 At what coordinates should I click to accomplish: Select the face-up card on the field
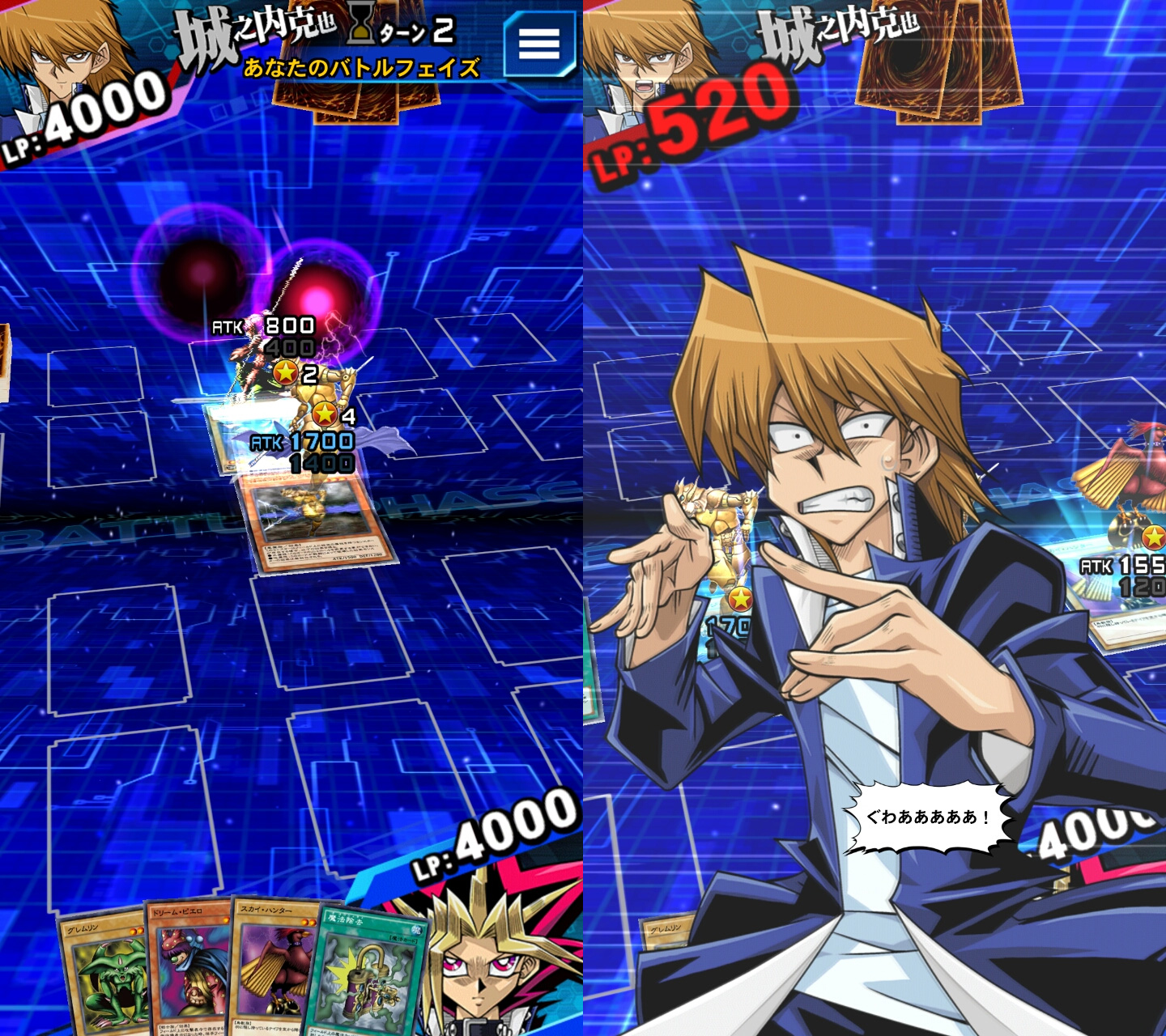point(316,526)
